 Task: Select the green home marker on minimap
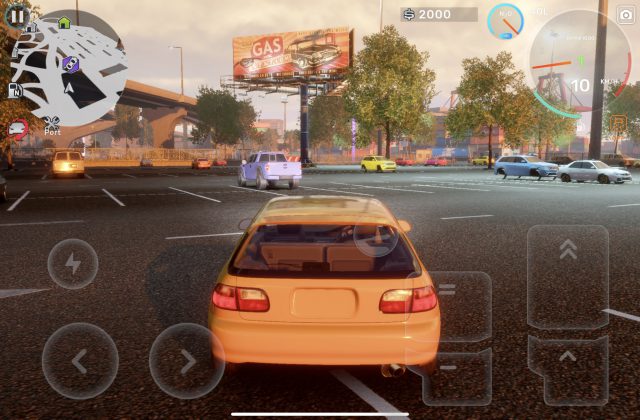64,22
